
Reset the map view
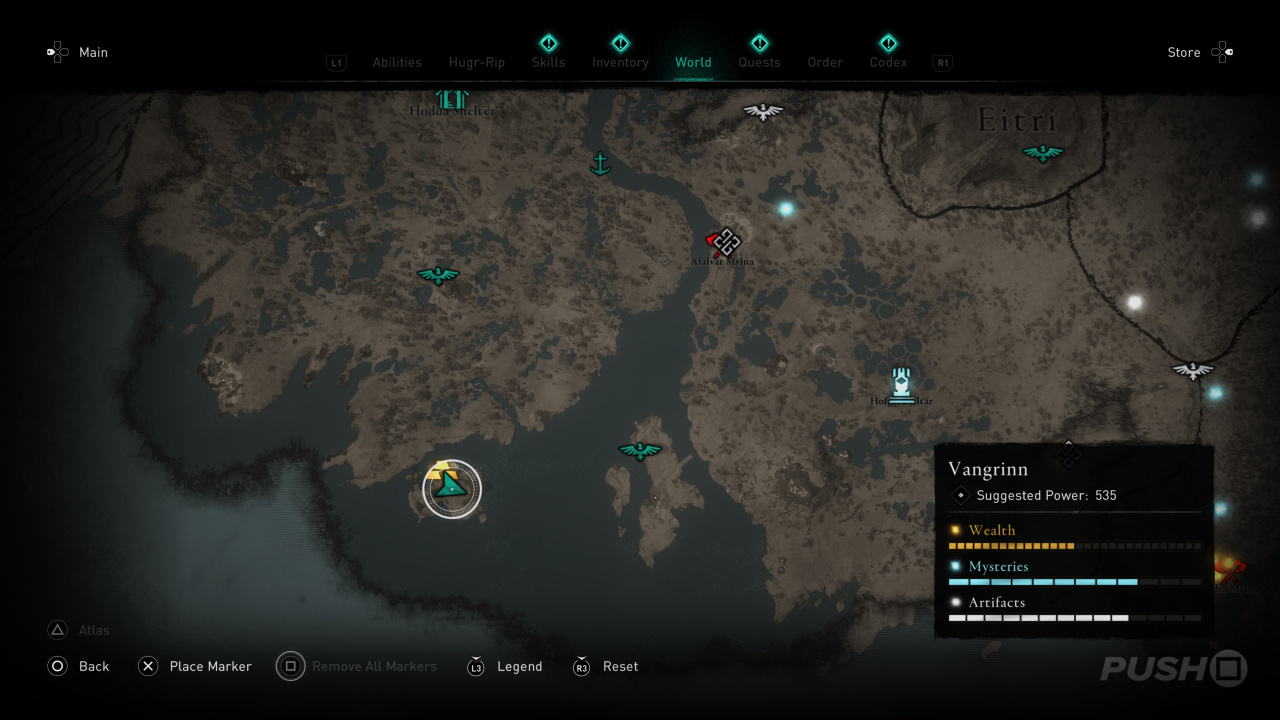[x=620, y=666]
